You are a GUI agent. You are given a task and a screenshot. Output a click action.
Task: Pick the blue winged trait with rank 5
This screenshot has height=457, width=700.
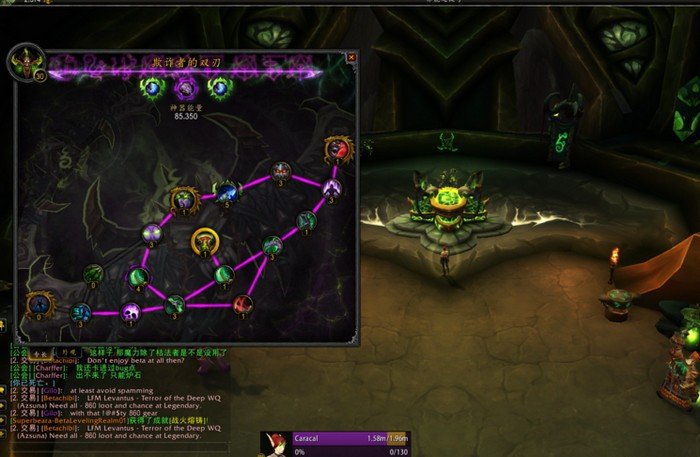[229, 190]
